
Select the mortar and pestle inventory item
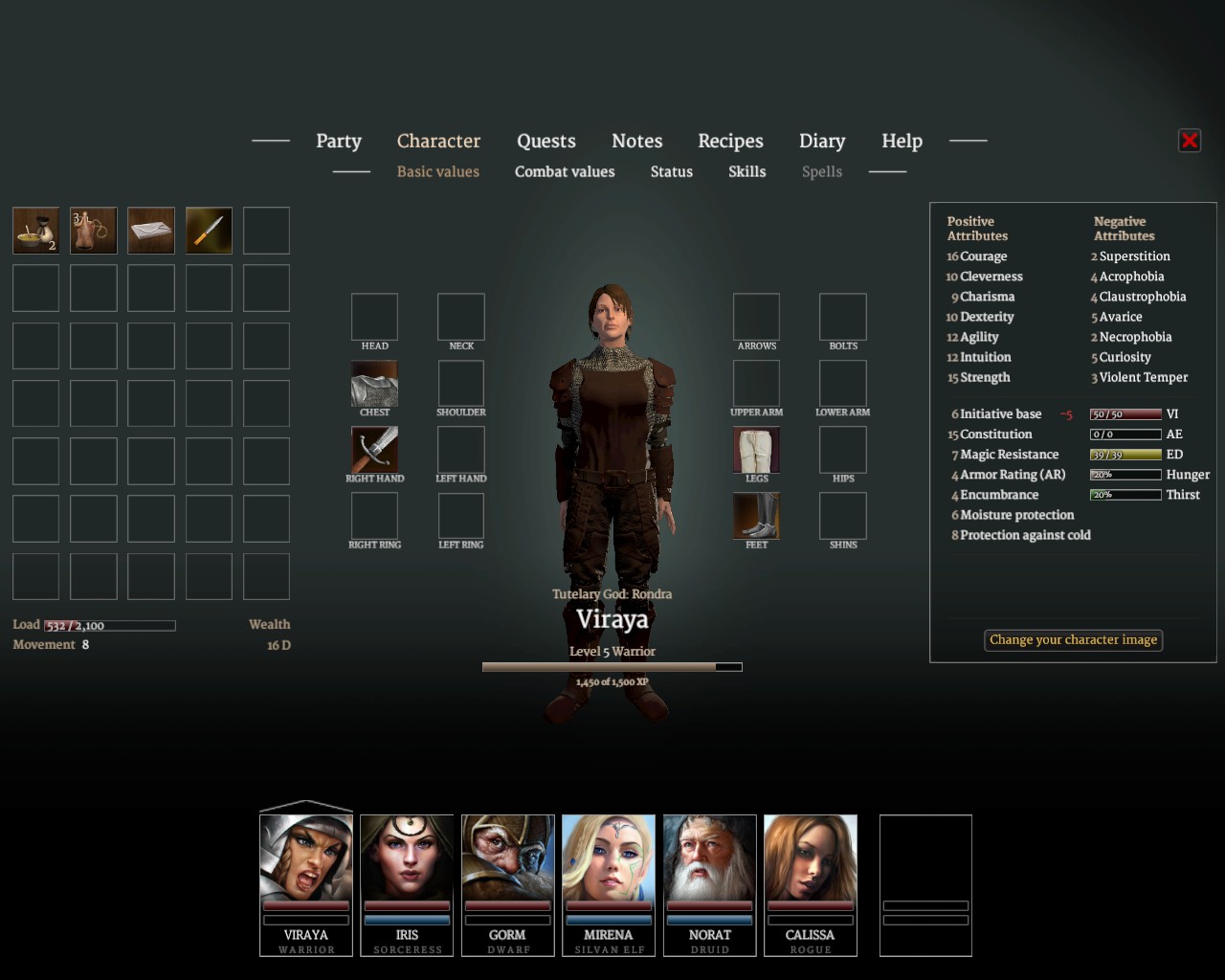(x=36, y=231)
